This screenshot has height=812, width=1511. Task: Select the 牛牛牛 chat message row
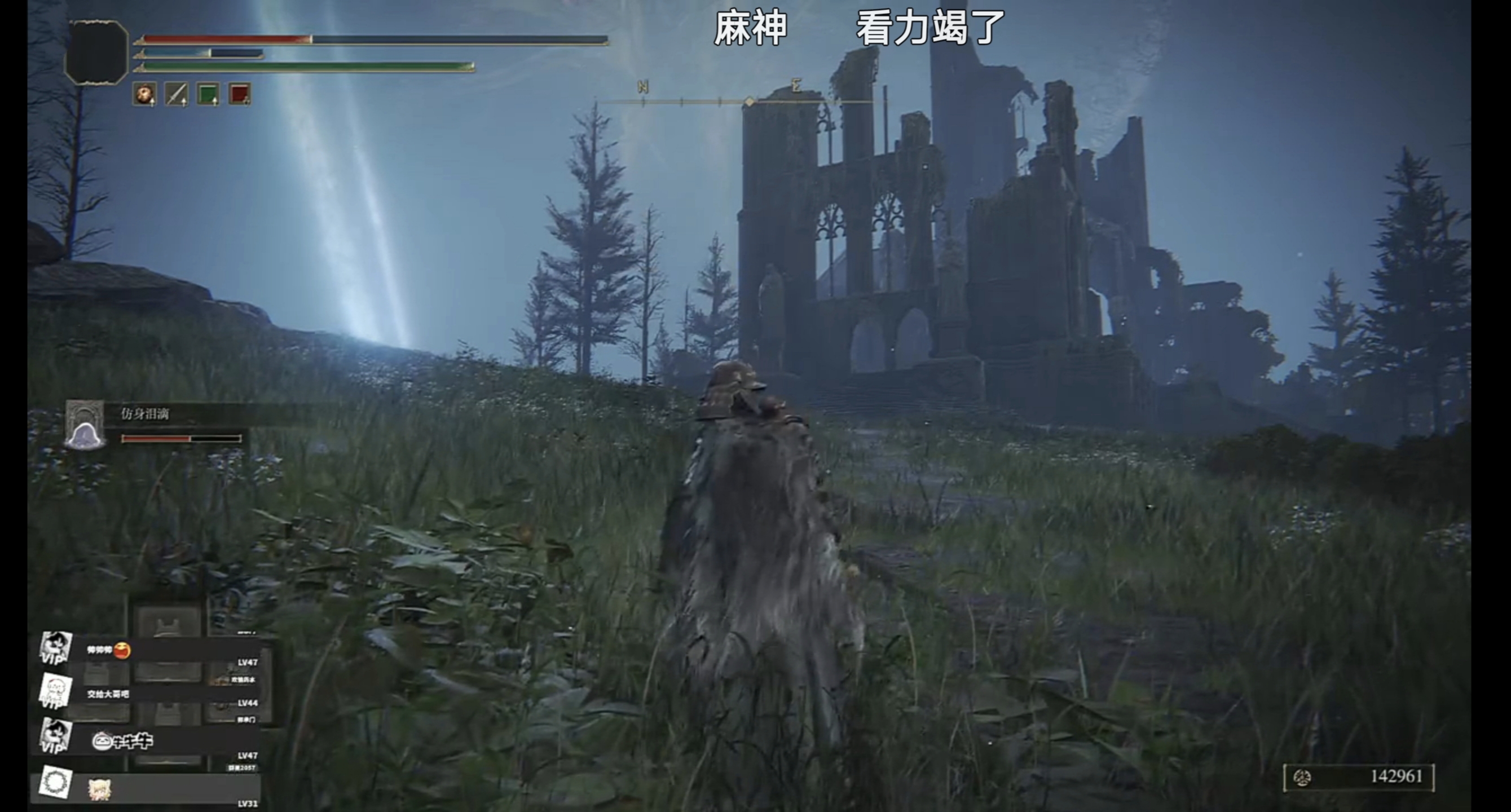pyautogui.click(x=123, y=742)
